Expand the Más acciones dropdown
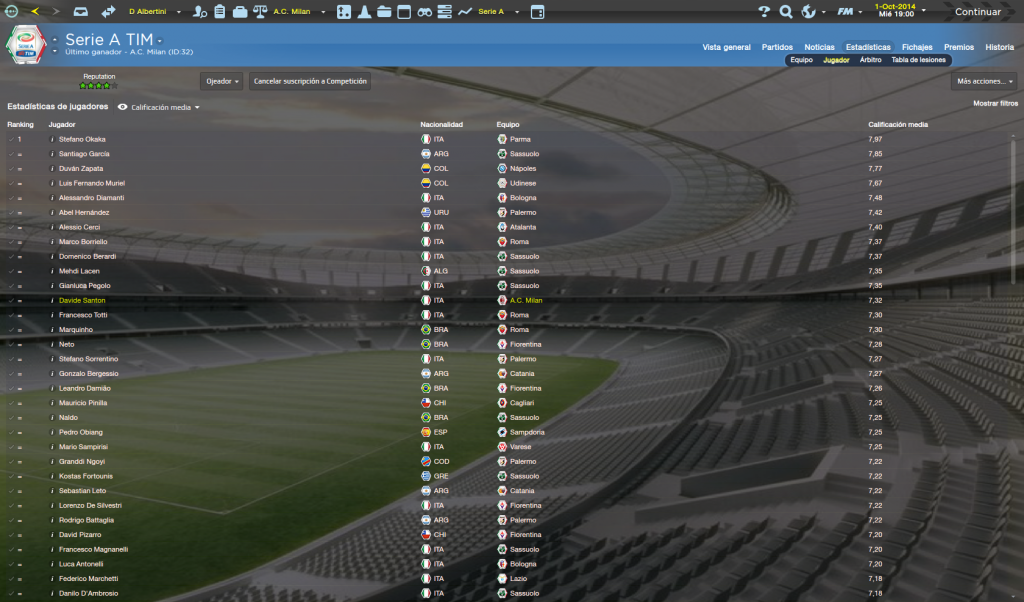Viewport: 1024px width, 602px height. click(x=983, y=81)
